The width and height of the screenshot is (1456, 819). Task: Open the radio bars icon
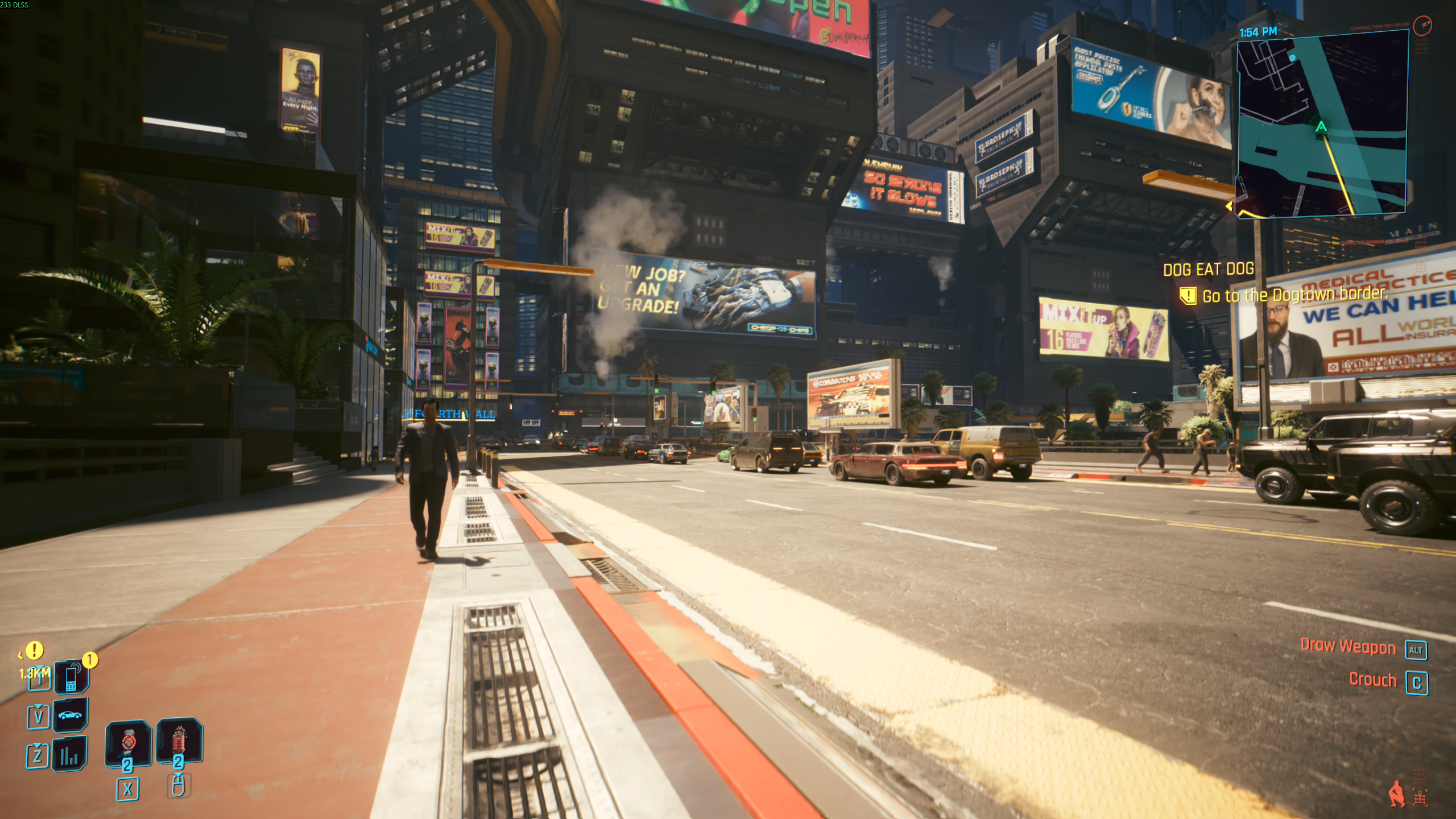point(69,755)
